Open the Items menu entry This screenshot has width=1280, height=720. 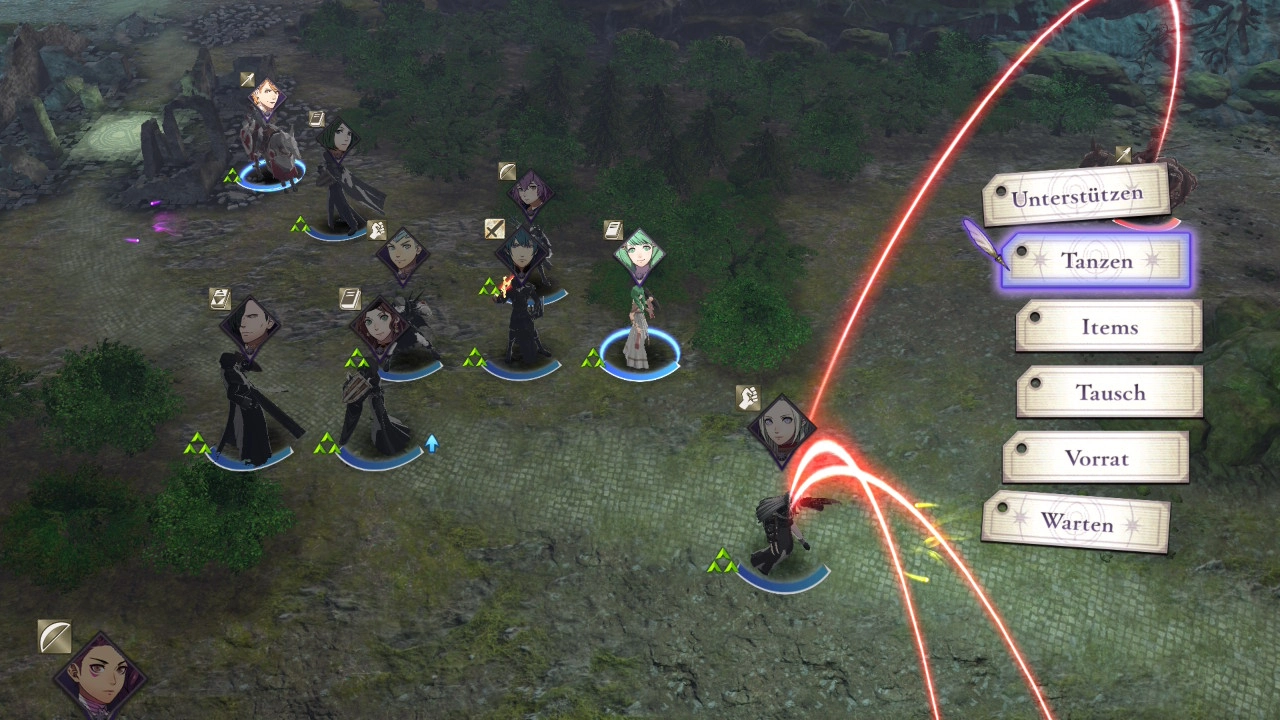click(1109, 327)
